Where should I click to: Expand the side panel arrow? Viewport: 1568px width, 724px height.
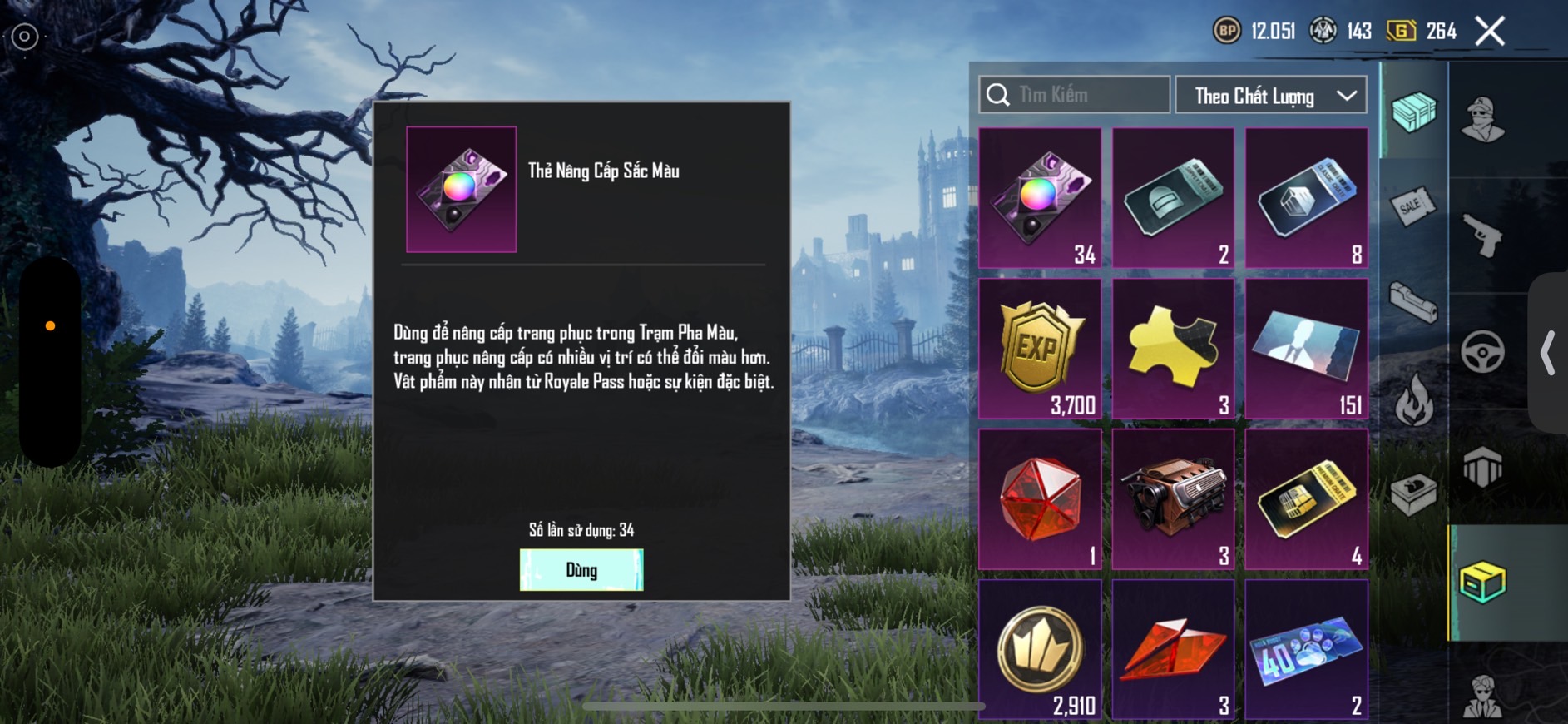(1547, 353)
